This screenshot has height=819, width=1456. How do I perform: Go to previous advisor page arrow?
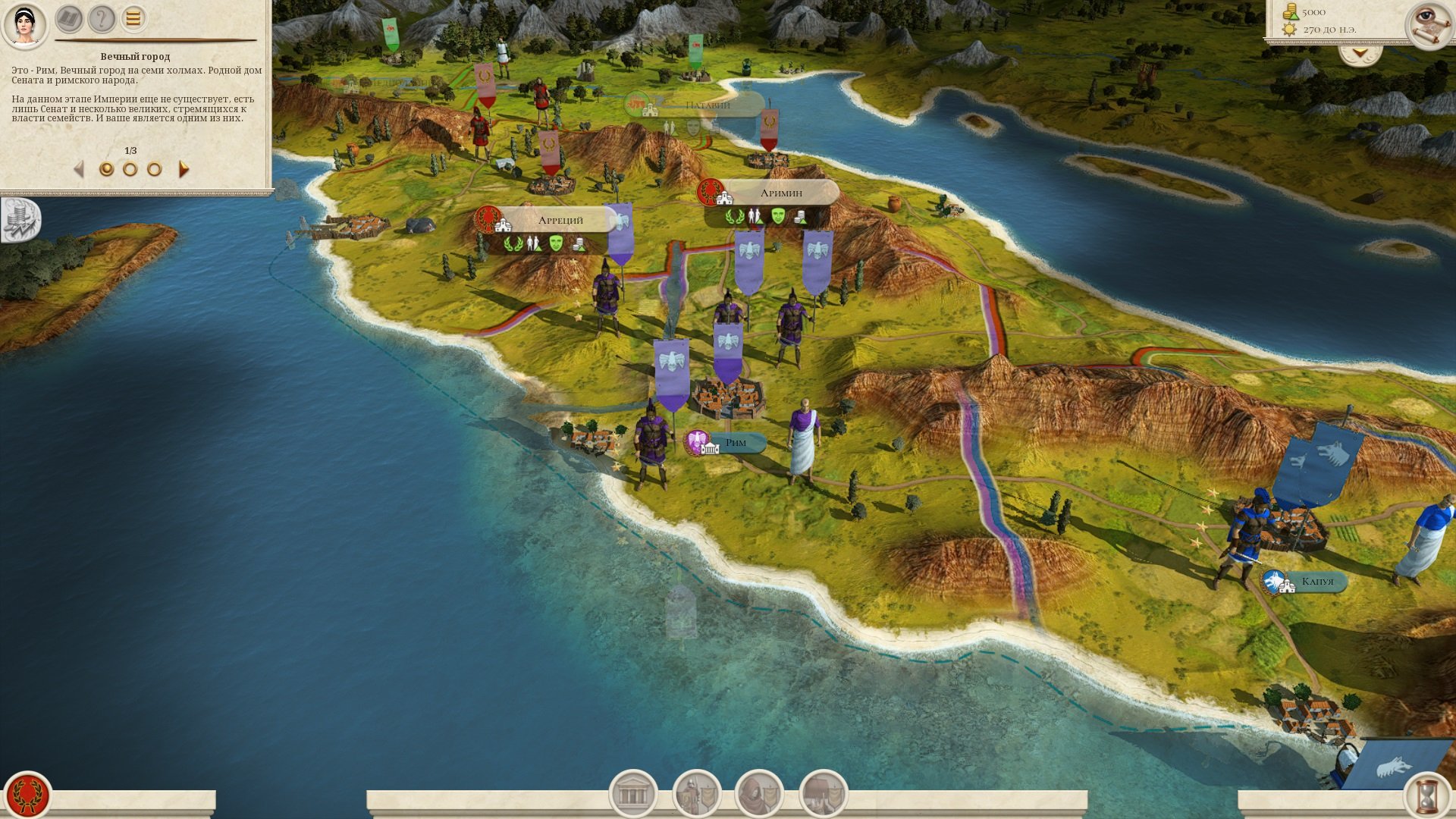click(x=78, y=169)
